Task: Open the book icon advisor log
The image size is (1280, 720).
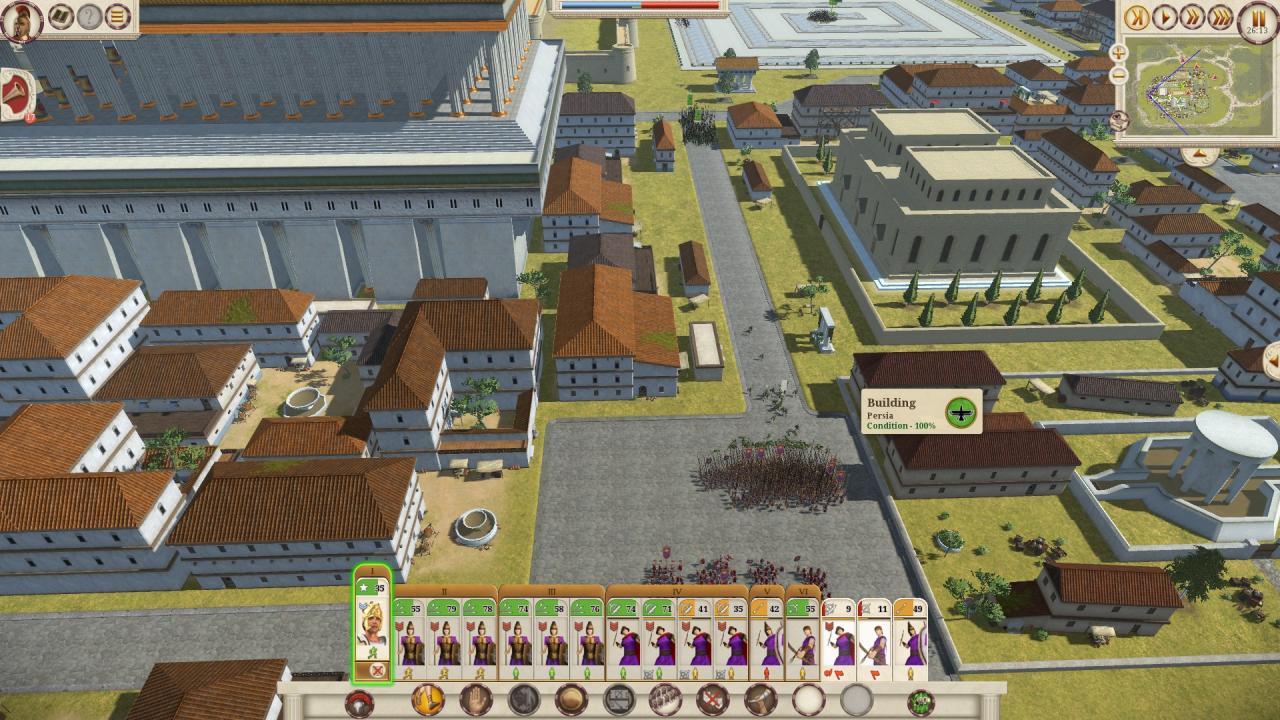Action: [61, 16]
